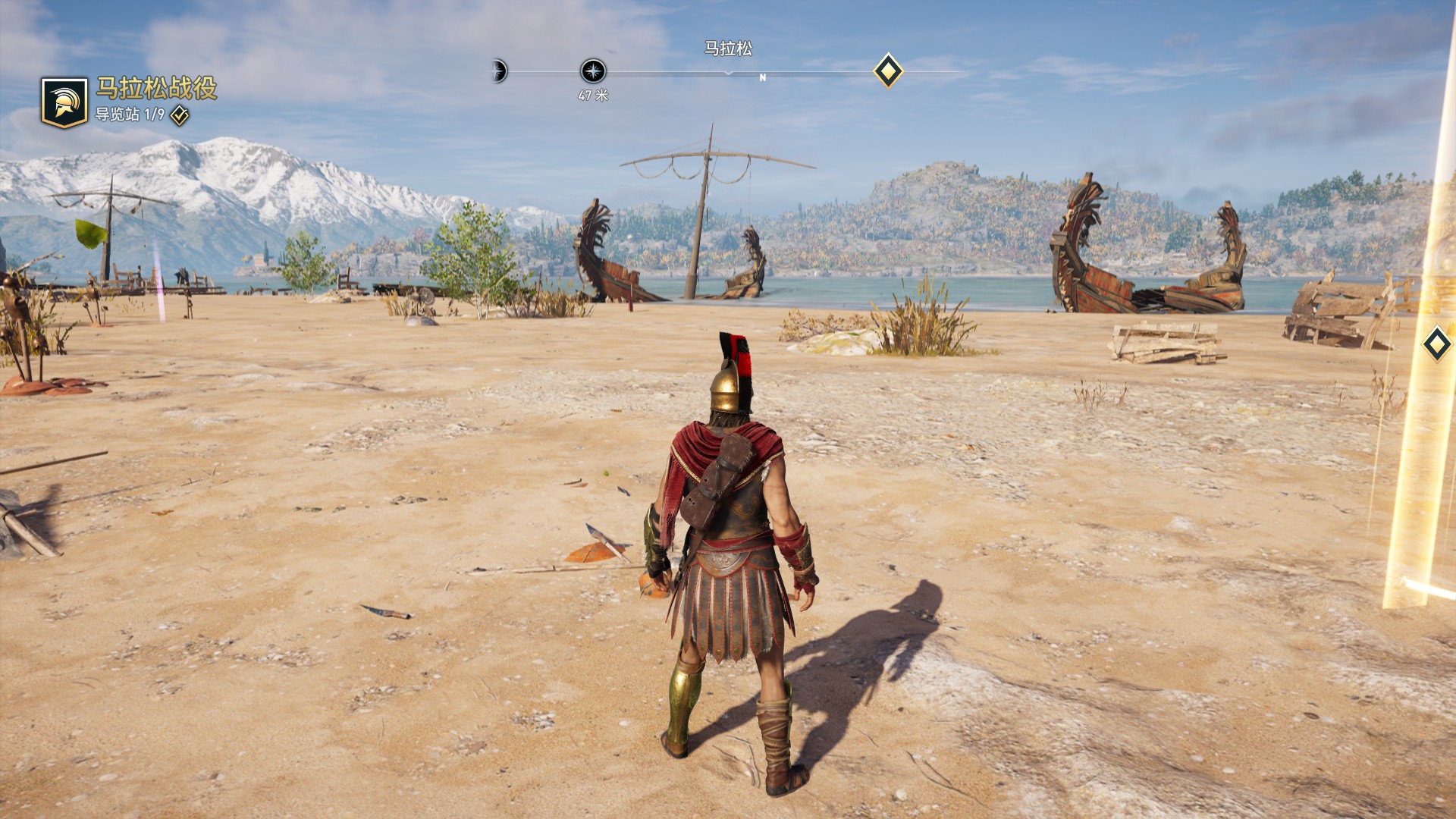Image resolution: width=1456 pixels, height=819 pixels.
Task: Select the diamond station marker on the light beam
Action: (x=1436, y=345)
